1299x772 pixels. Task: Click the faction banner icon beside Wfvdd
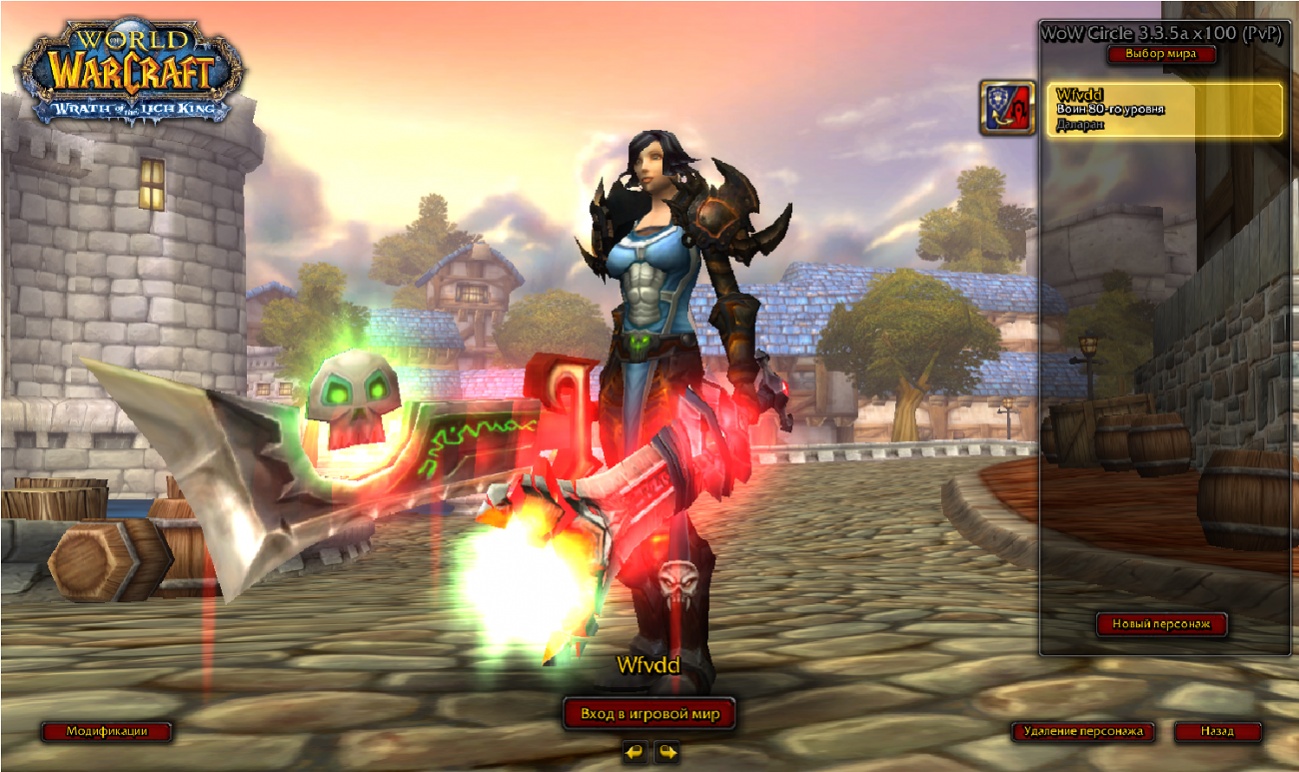1007,108
